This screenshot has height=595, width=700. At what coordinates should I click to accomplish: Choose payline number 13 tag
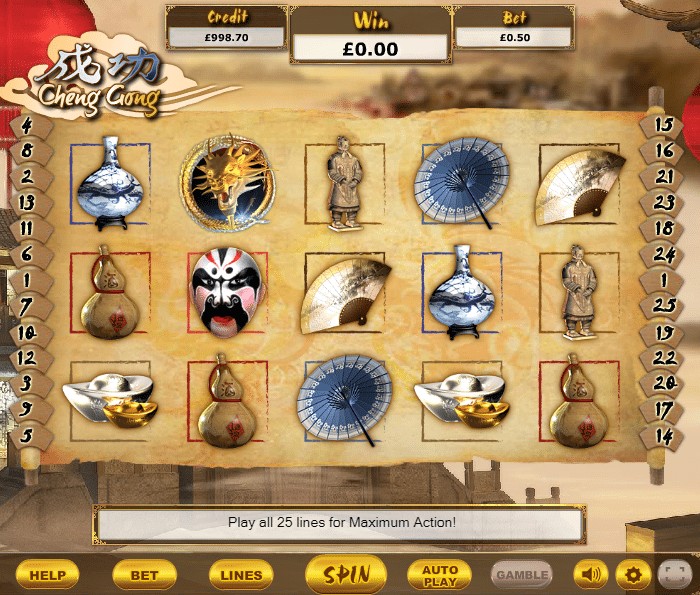[26, 202]
